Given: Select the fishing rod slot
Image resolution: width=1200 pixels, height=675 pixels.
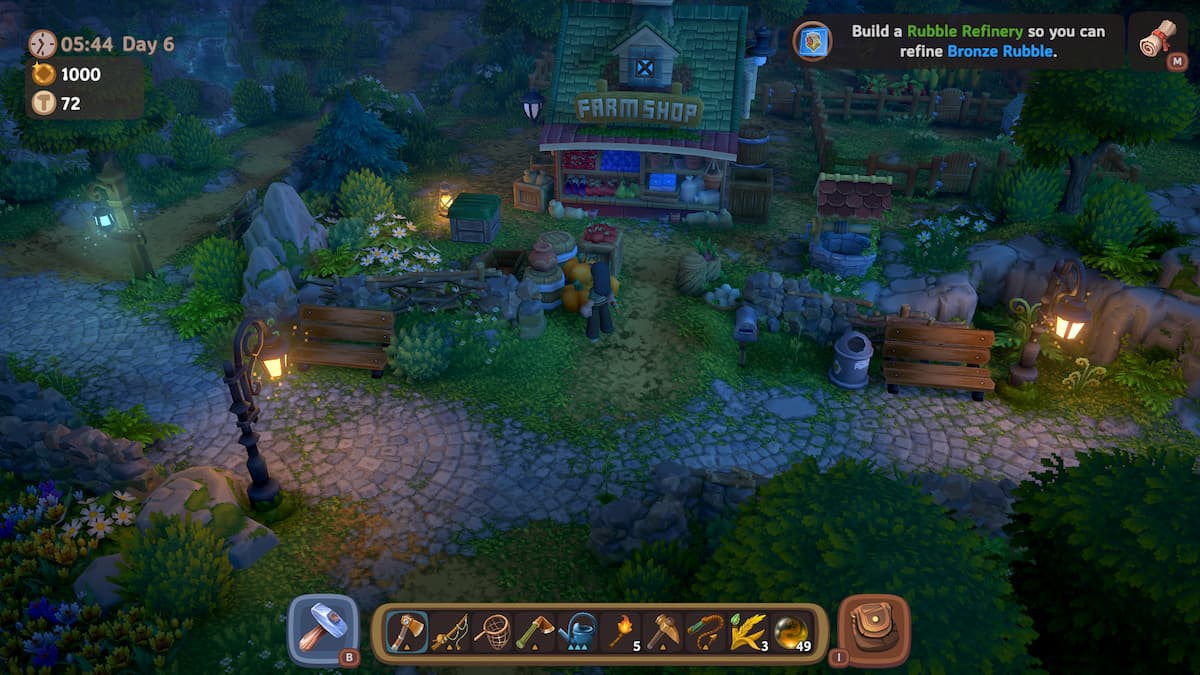Looking at the screenshot, I should (x=449, y=632).
